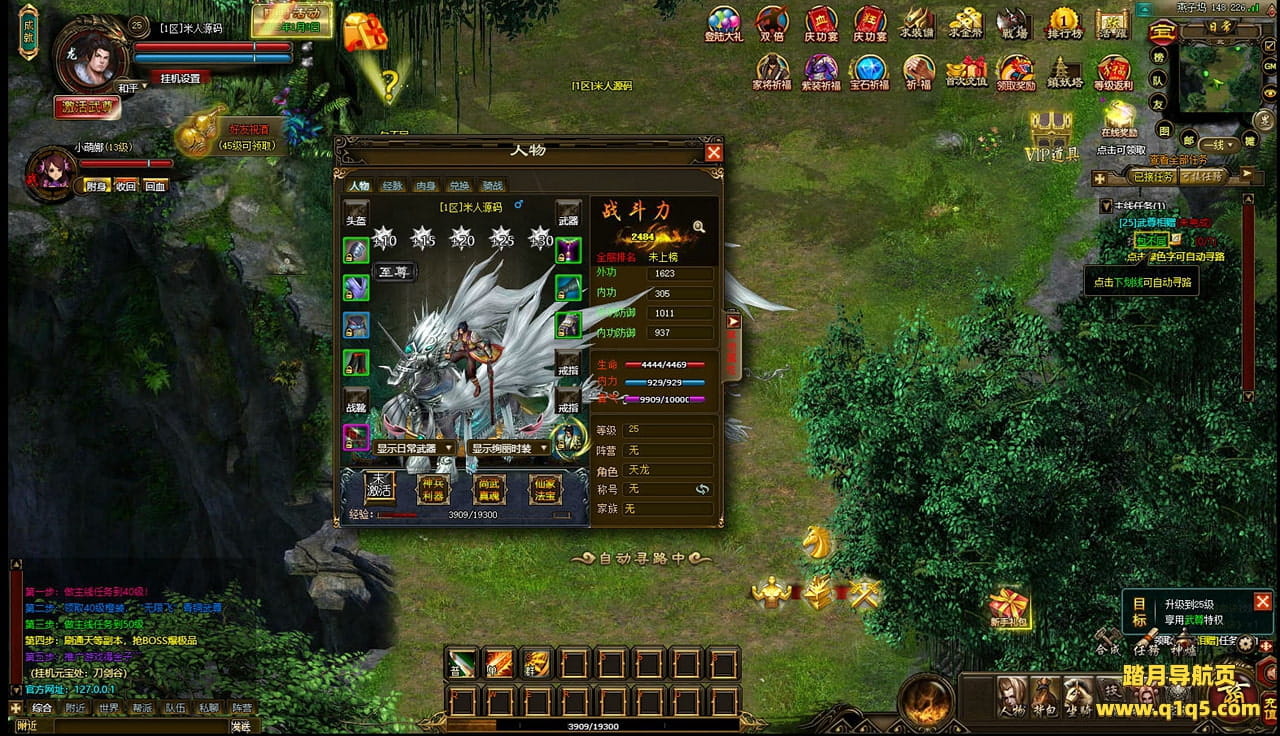
Task: Open the 新手礼包 newbie gift pack
Action: tap(1008, 606)
